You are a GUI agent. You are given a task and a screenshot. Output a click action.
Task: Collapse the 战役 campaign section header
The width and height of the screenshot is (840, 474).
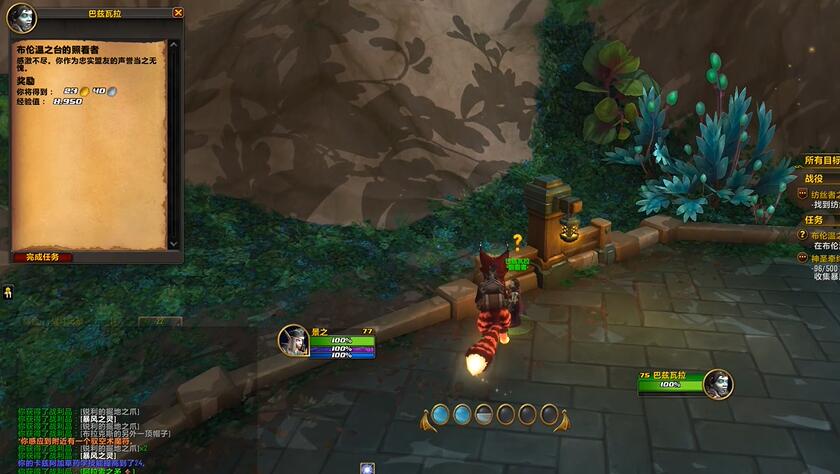815,177
